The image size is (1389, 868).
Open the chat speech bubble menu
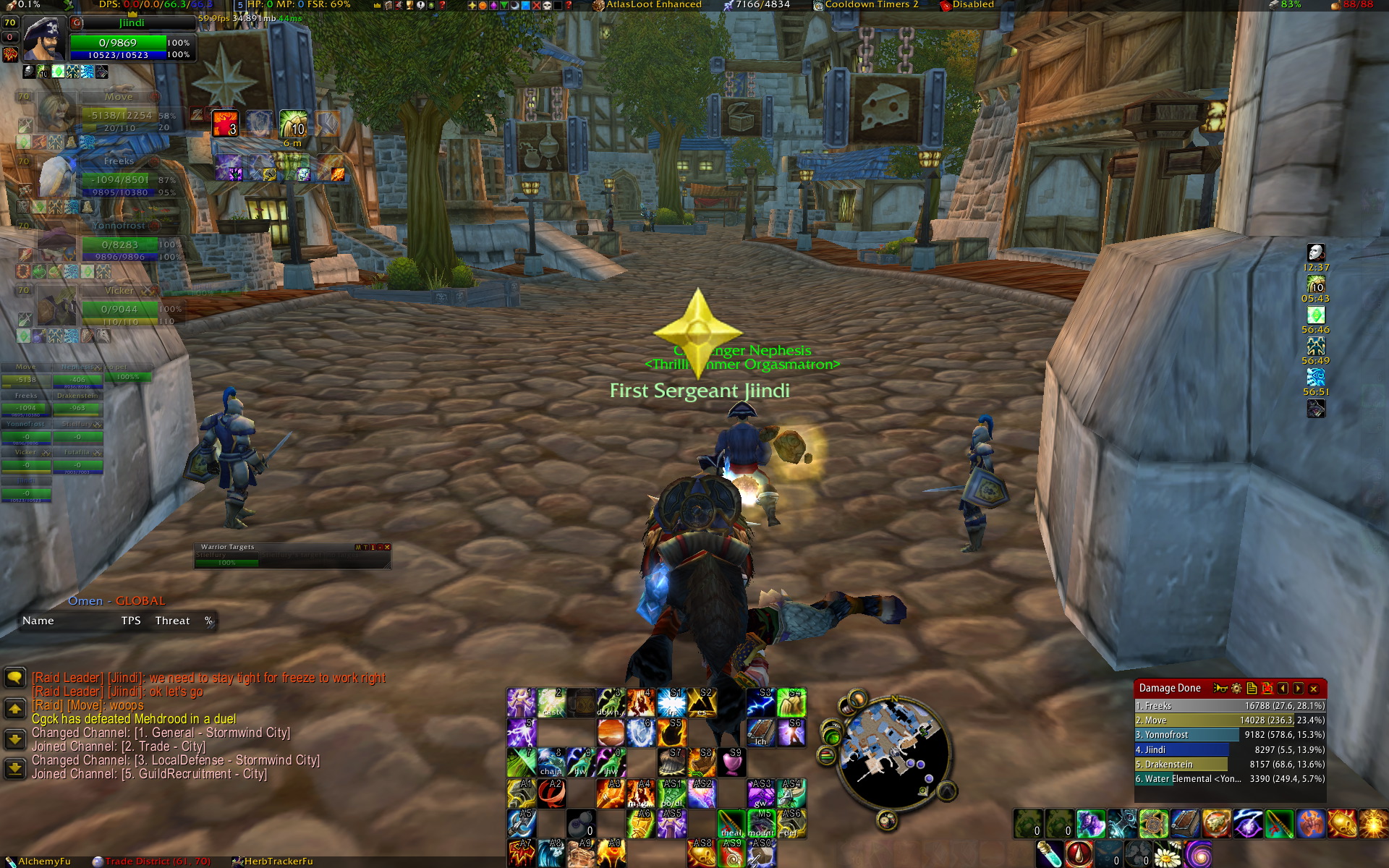coord(14,678)
